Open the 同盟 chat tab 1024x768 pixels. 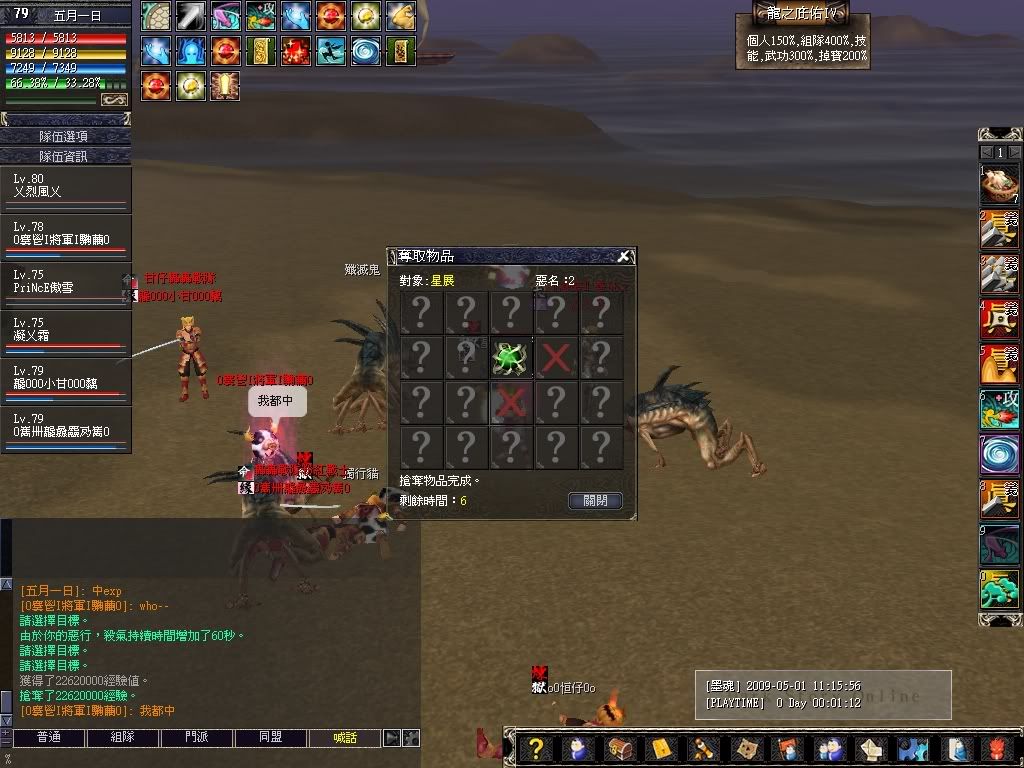(270, 738)
